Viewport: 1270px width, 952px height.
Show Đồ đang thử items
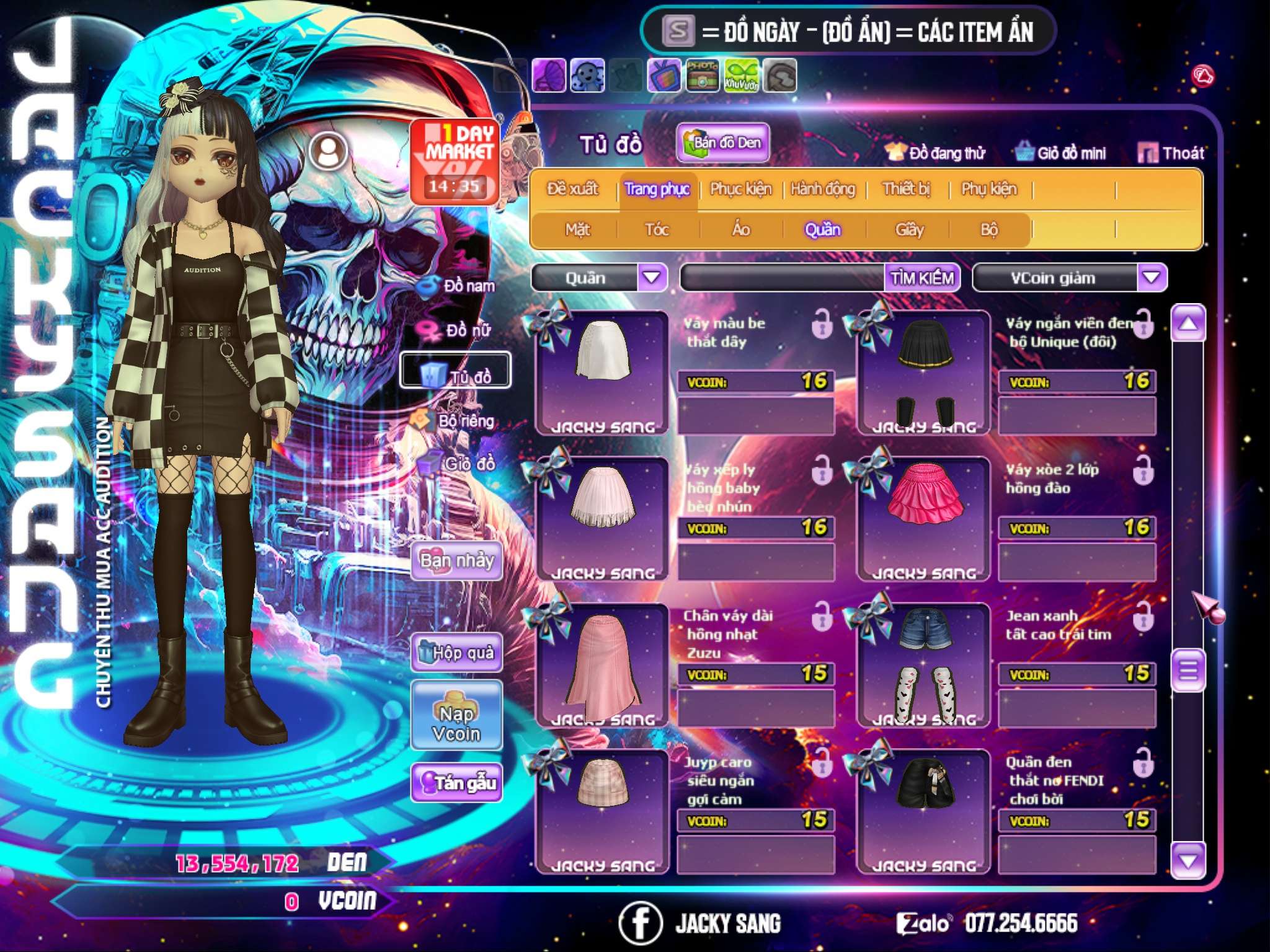935,152
